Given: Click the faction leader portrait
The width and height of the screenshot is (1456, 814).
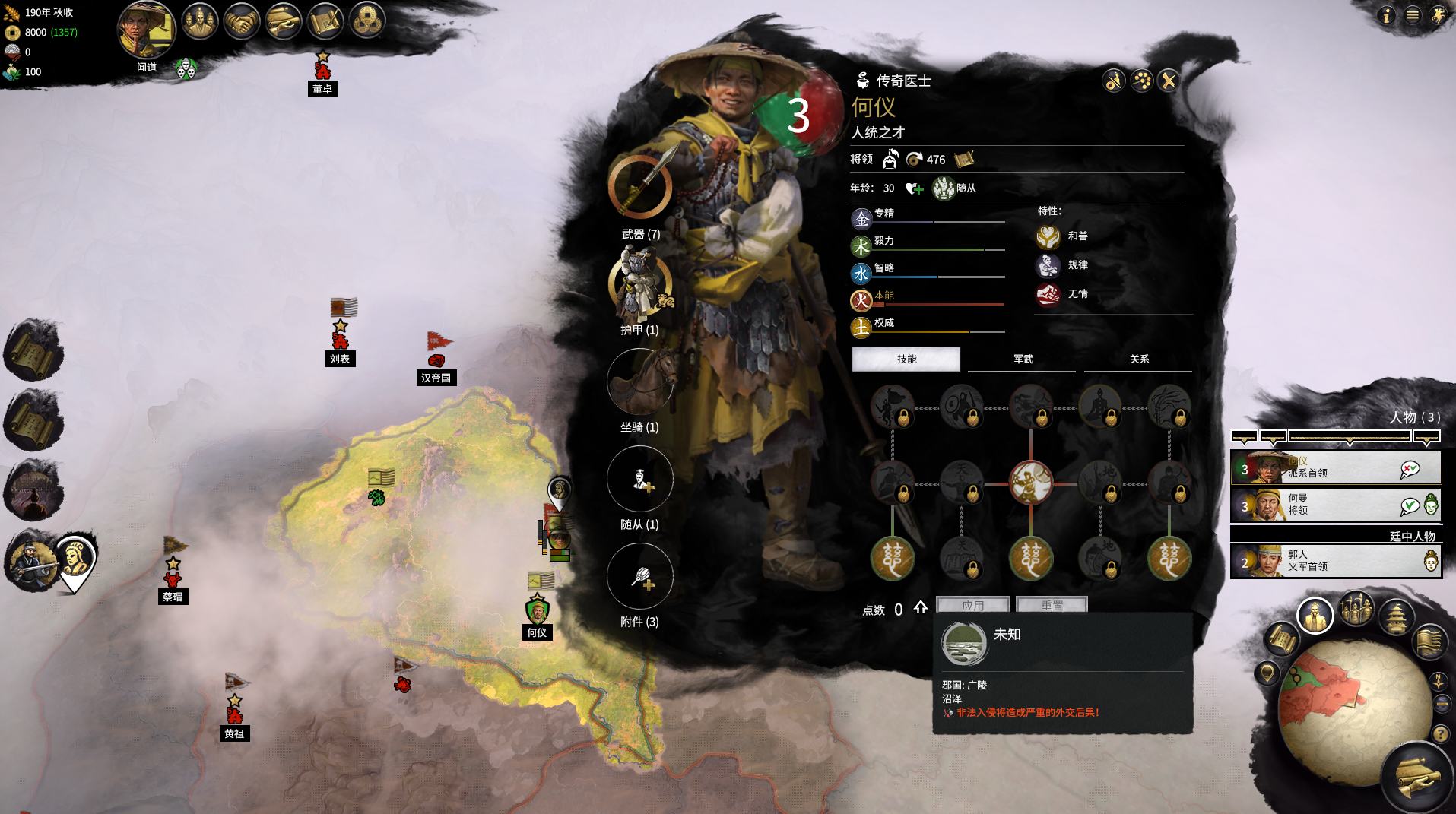Looking at the screenshot, I should [x=147, y=30].
